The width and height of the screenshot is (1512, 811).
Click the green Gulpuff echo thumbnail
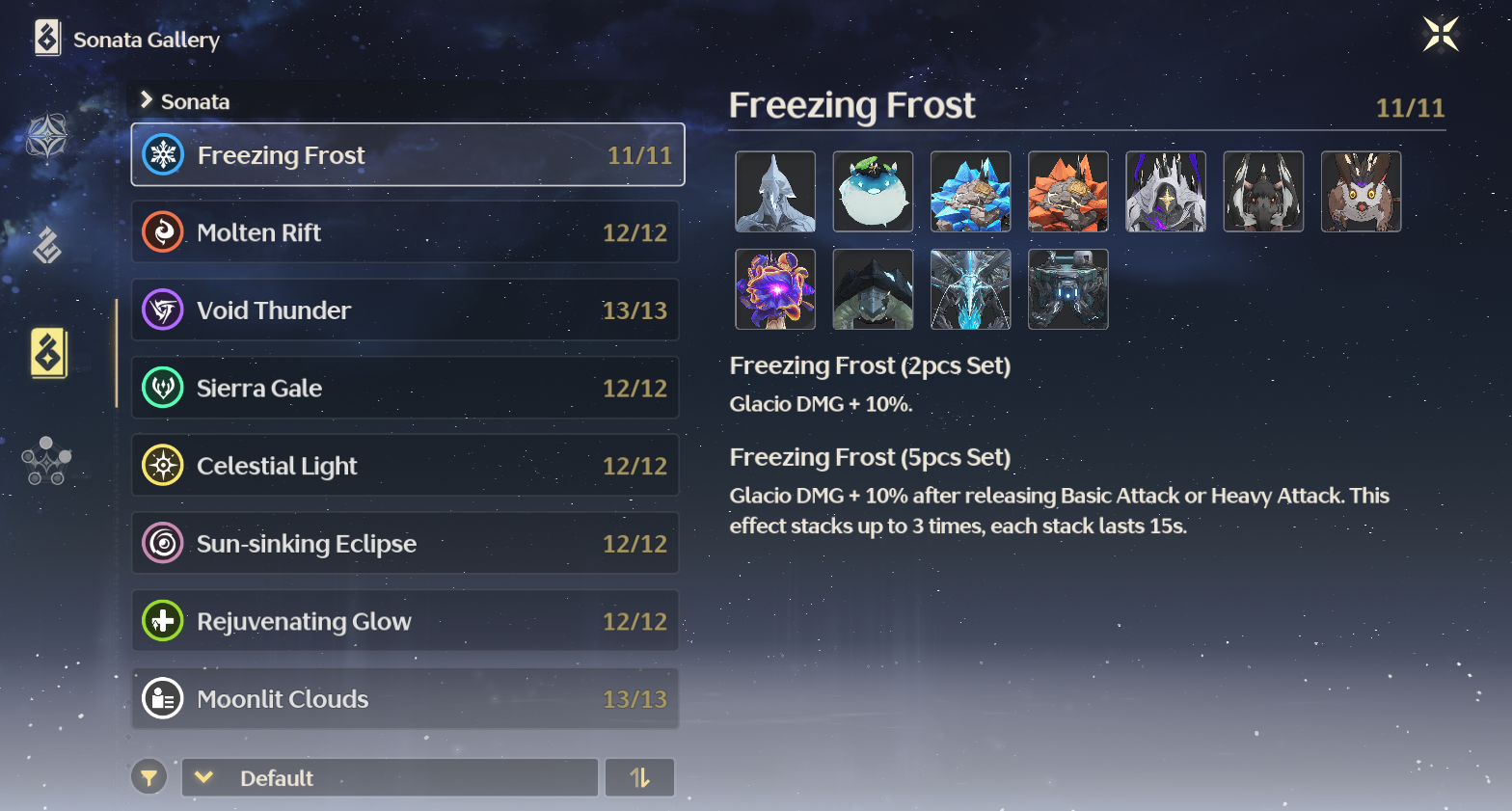(x=873, y=191)
